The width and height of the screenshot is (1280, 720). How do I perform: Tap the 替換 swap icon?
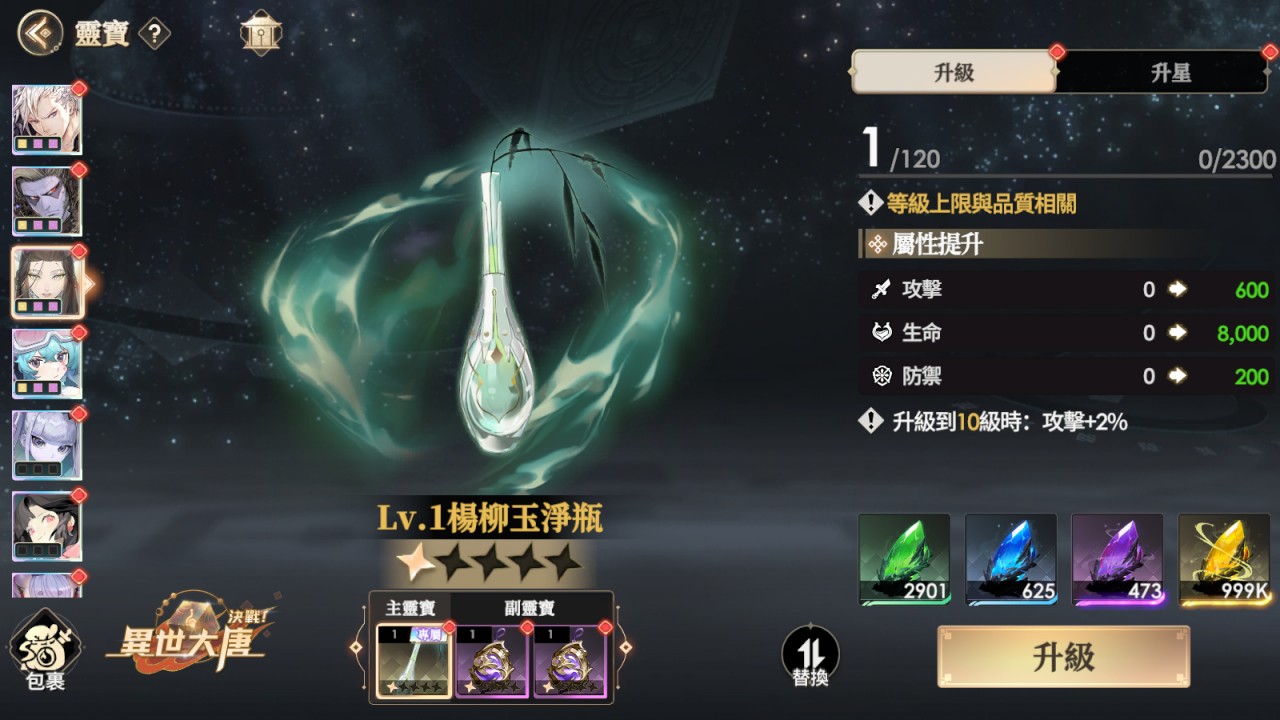tap(812, 653)
